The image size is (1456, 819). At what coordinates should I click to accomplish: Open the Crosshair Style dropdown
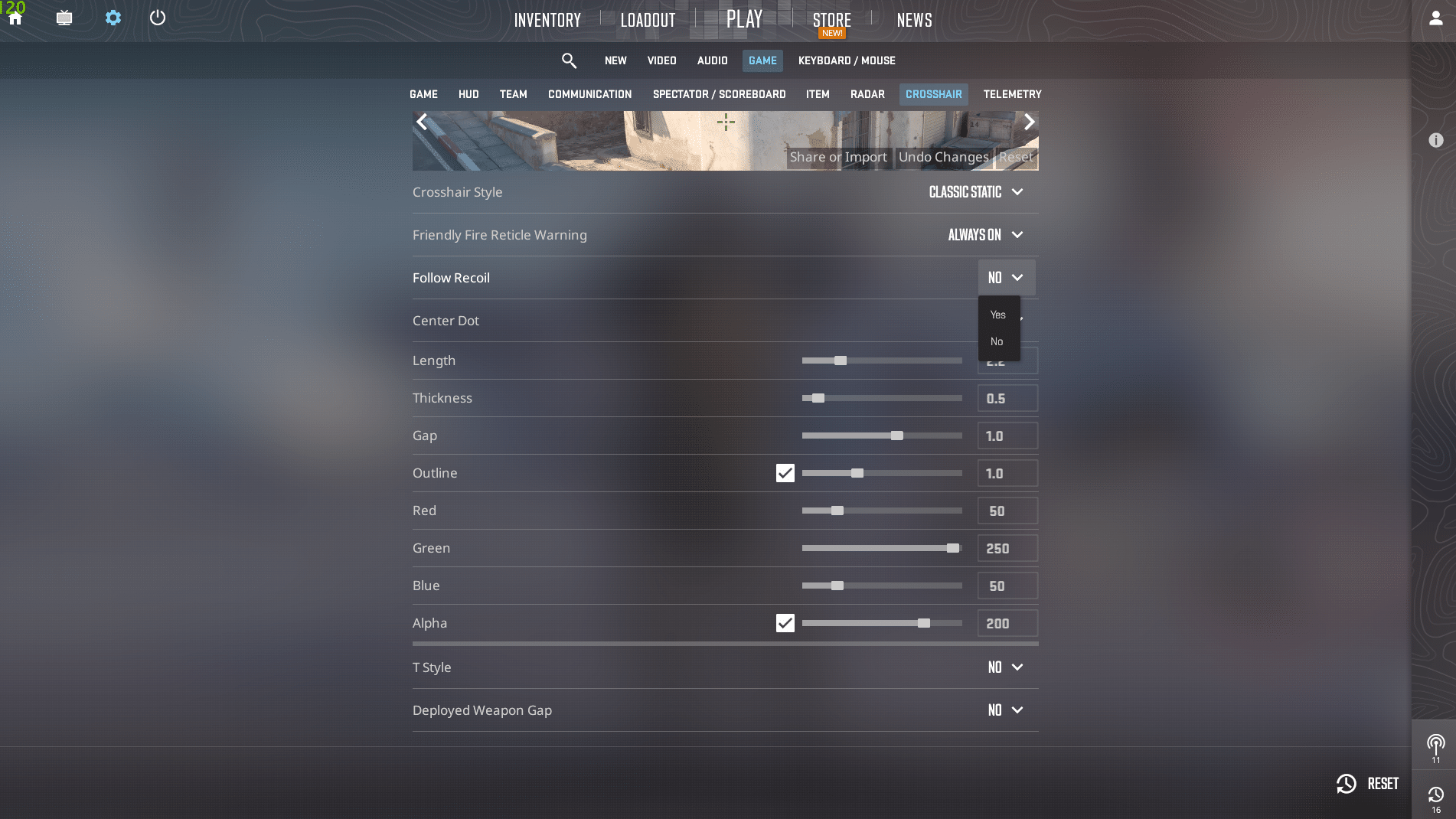[x=975, y=192]
